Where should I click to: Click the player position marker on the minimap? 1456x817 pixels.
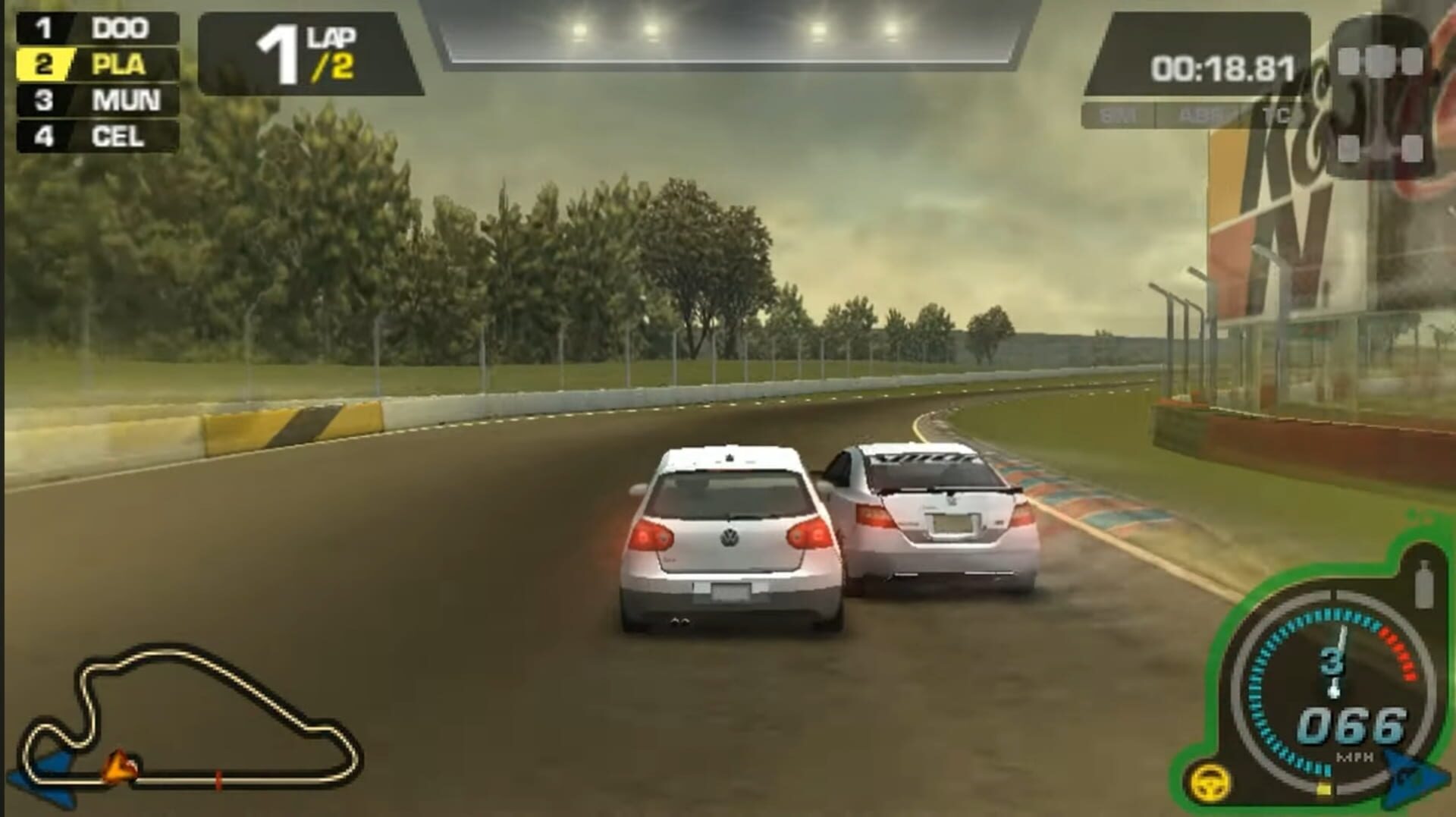[118, 766]
